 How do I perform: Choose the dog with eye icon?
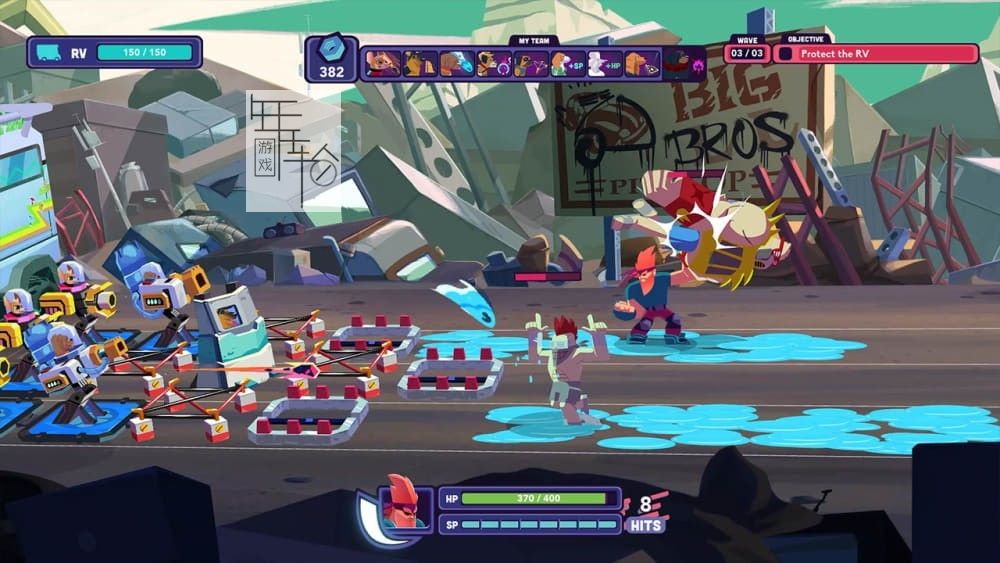pos(641,64)
